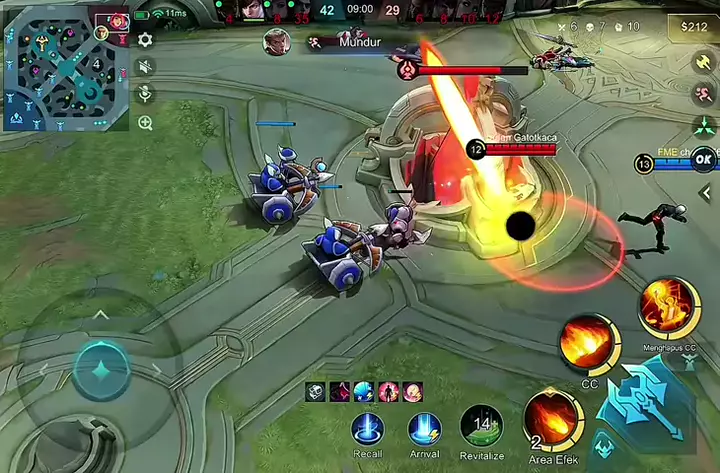This screenshot has height=473, width=720.
Task: Tap the movement joystick center
Action: [x=100, y=369]
